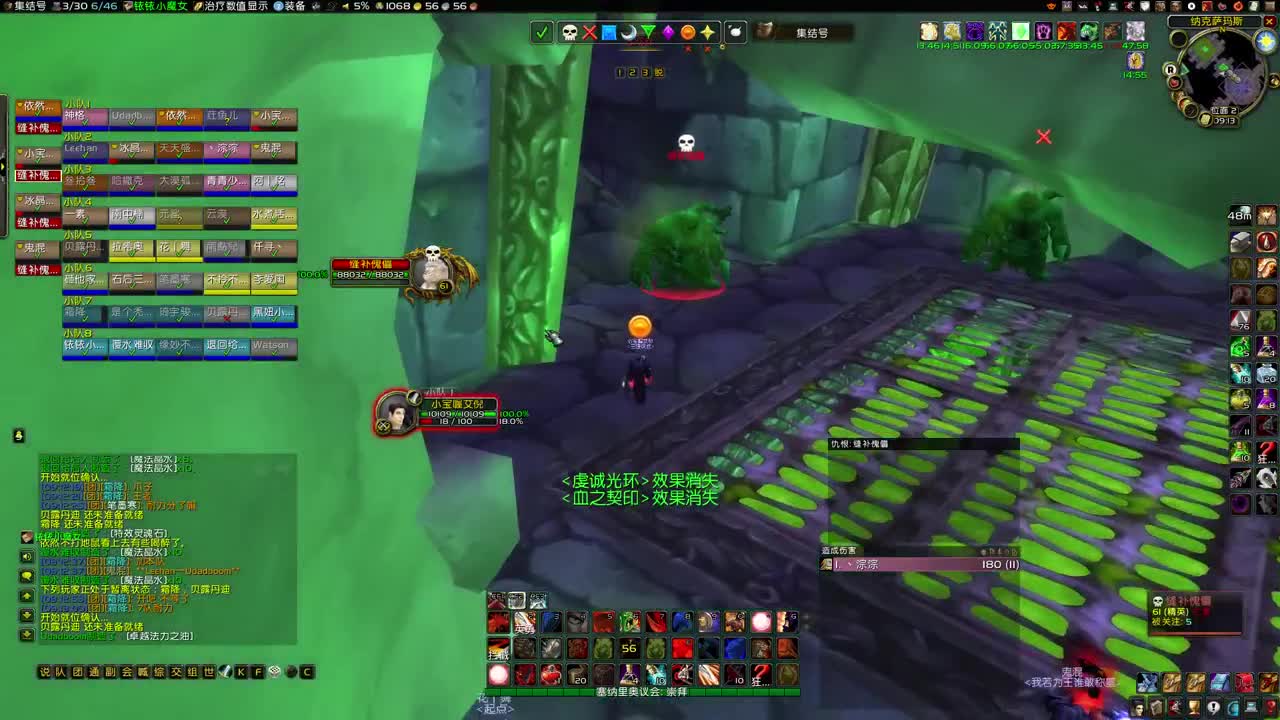
Task: Apply the yellow star raid marker
Action: (709, 32)
